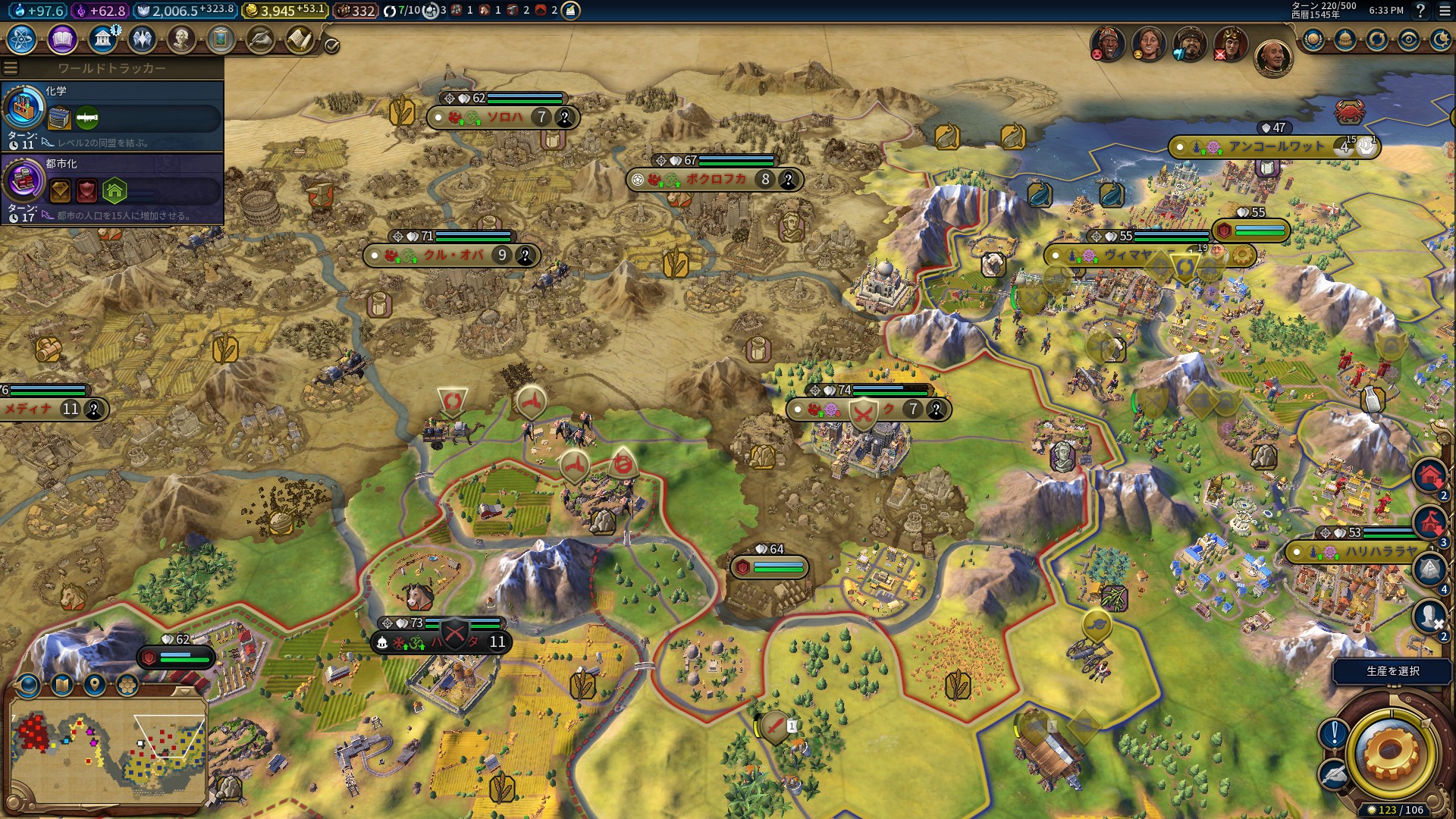
Task: Toggle the ワールドトラッカー hamburger menu
Action: click(x=11, y=68)
